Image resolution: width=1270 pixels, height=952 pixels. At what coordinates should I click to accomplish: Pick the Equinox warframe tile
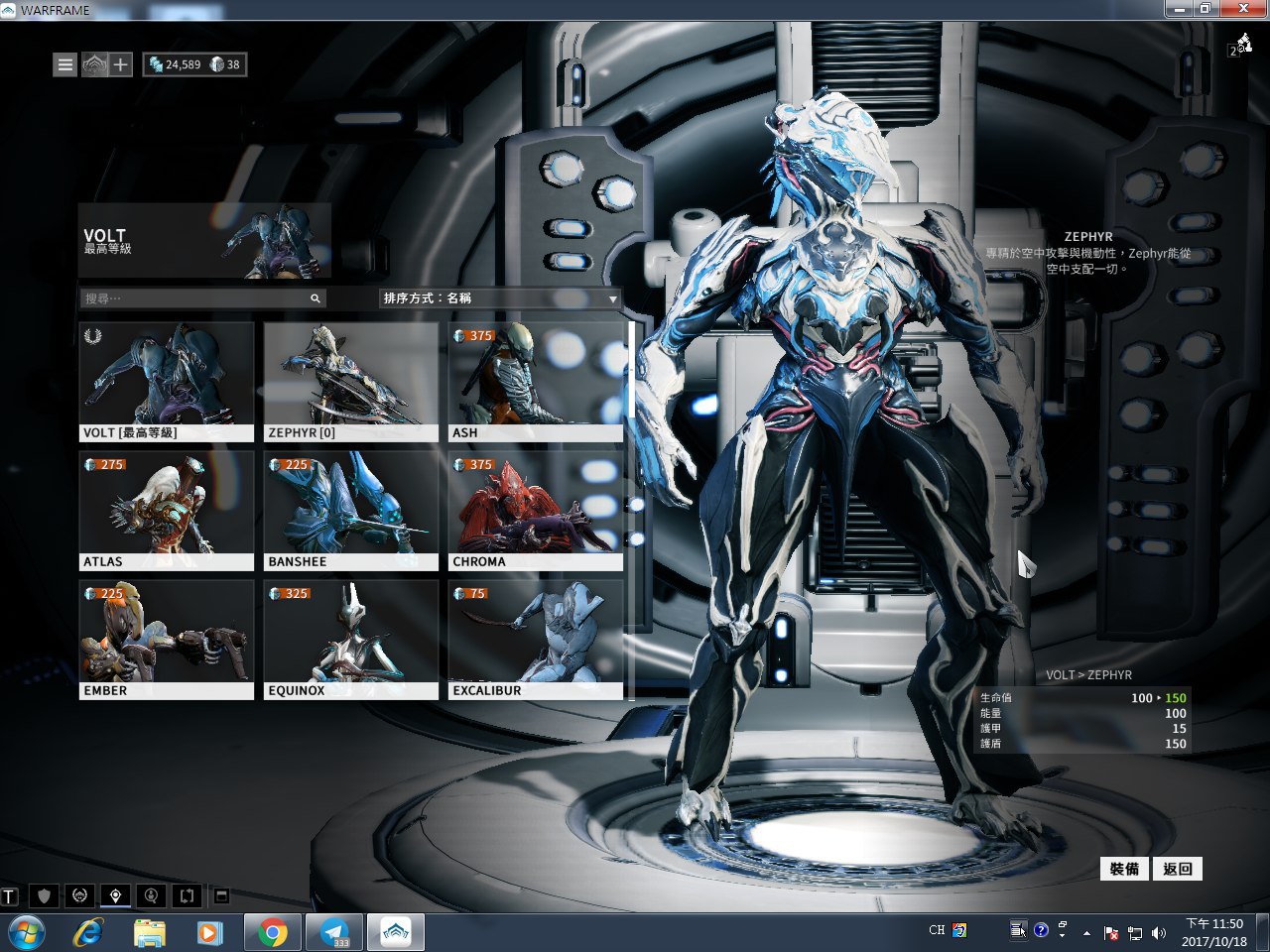point(351,639)
